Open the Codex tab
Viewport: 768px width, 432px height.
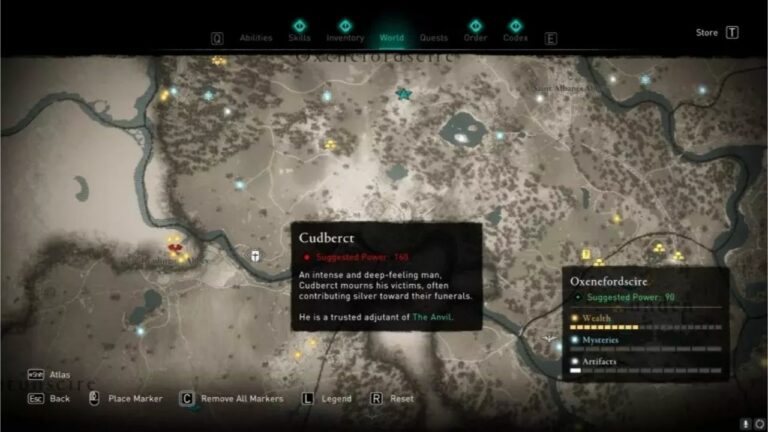click(x=516, y=37)
